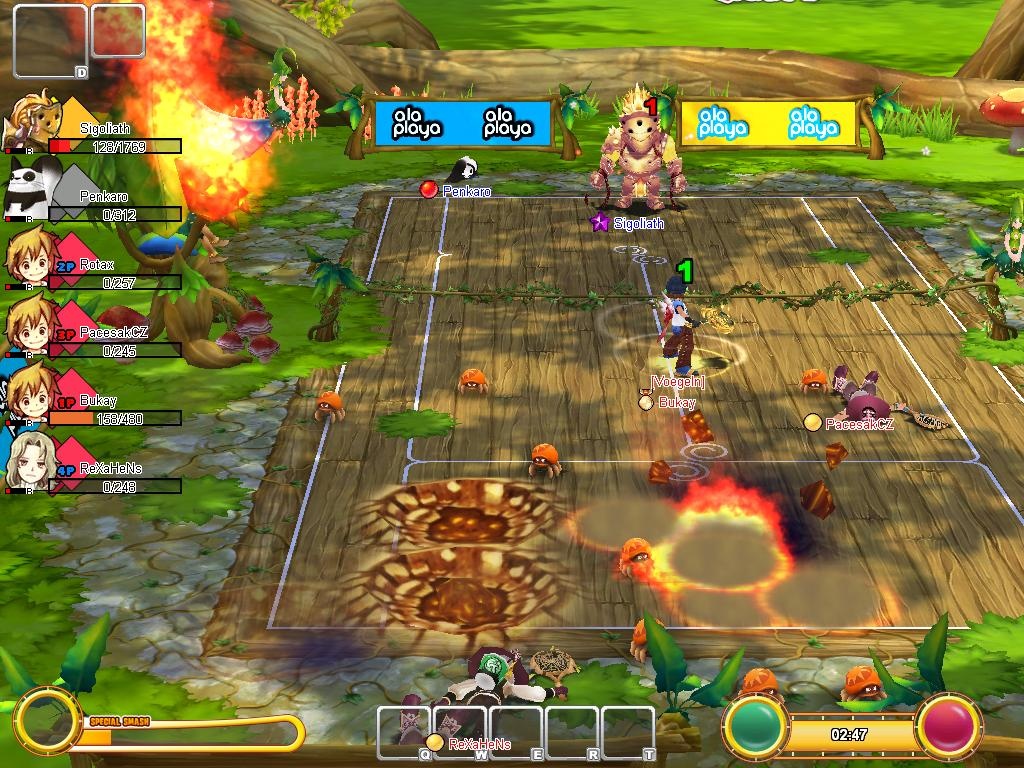
Task: Click the green orb beside the timer
Action: tap(758, 726)
